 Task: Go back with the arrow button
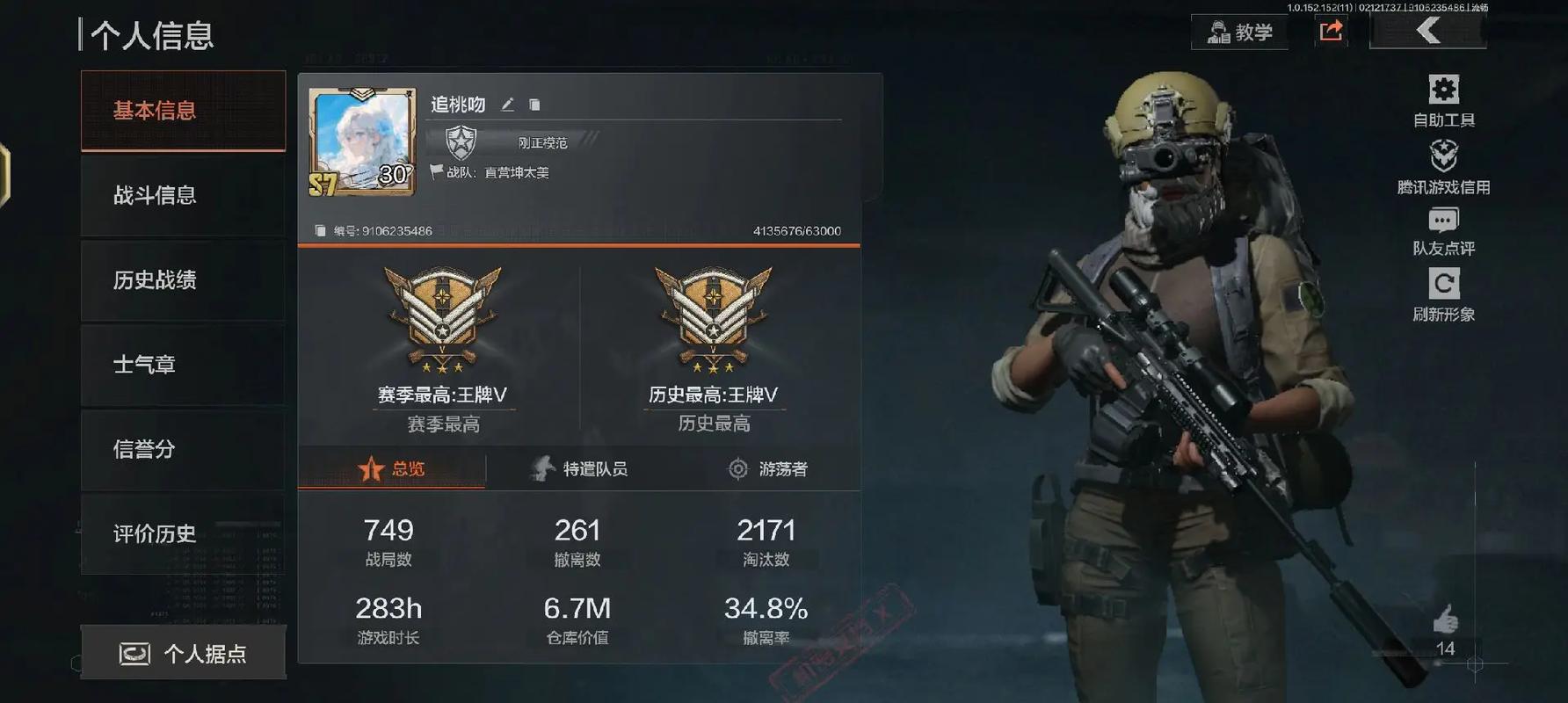tap(1428, 32)
